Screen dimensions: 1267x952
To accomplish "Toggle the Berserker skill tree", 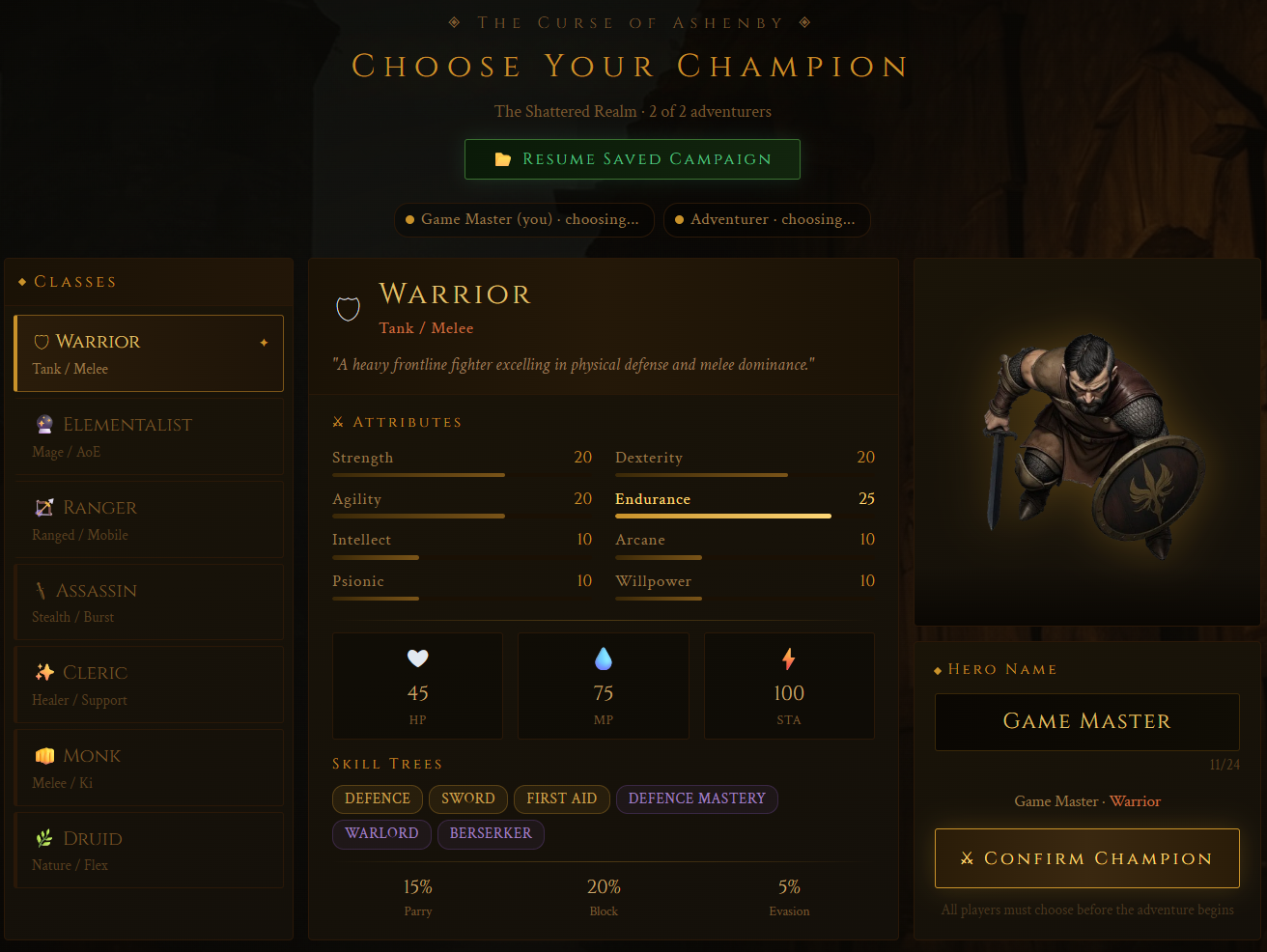I will click(x=491, y=833).
